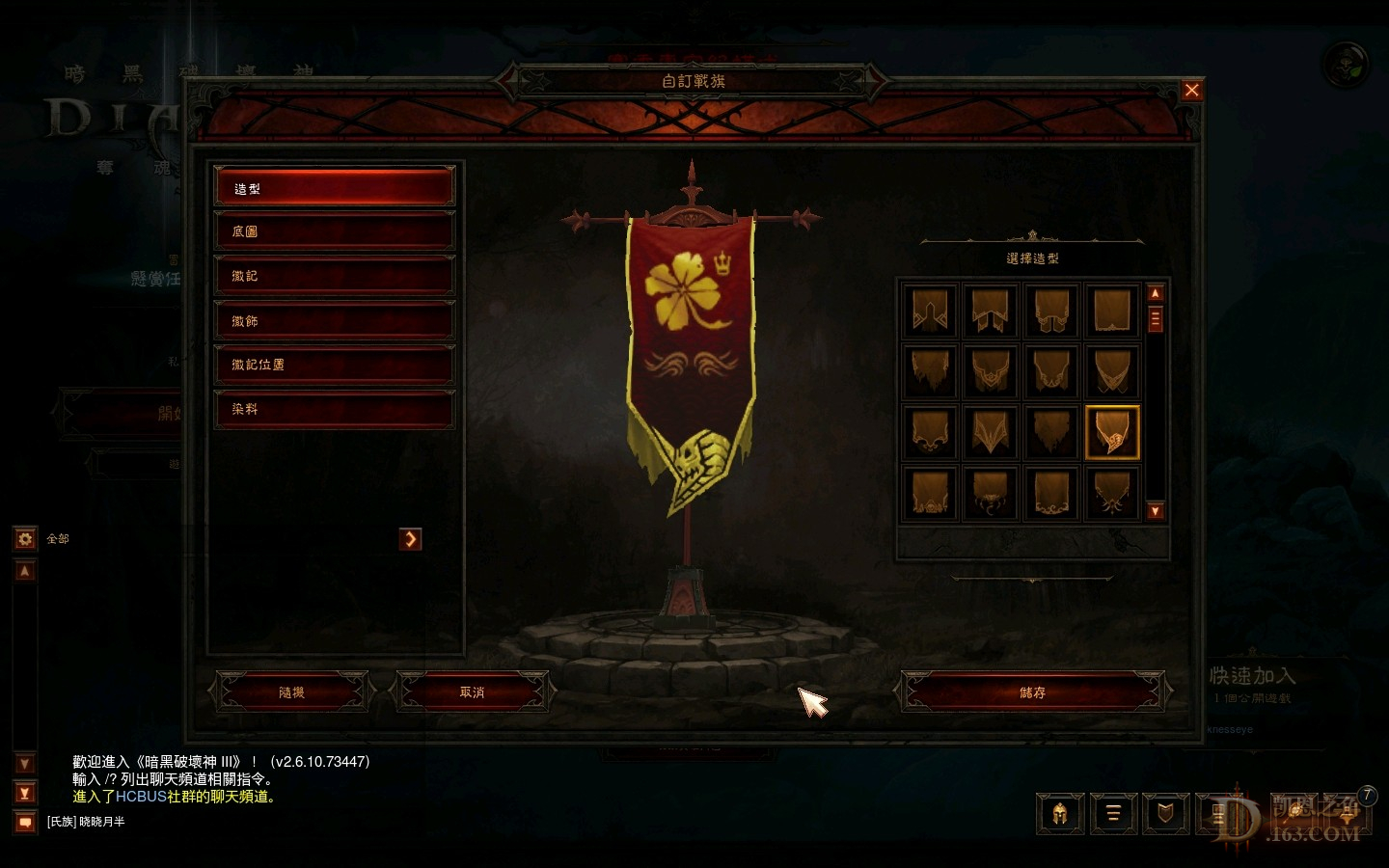Image resolution: width=1389 pixels, height=868 pixels.
Task: Click the 隨機 randomize button
Action: coord(292,692)
